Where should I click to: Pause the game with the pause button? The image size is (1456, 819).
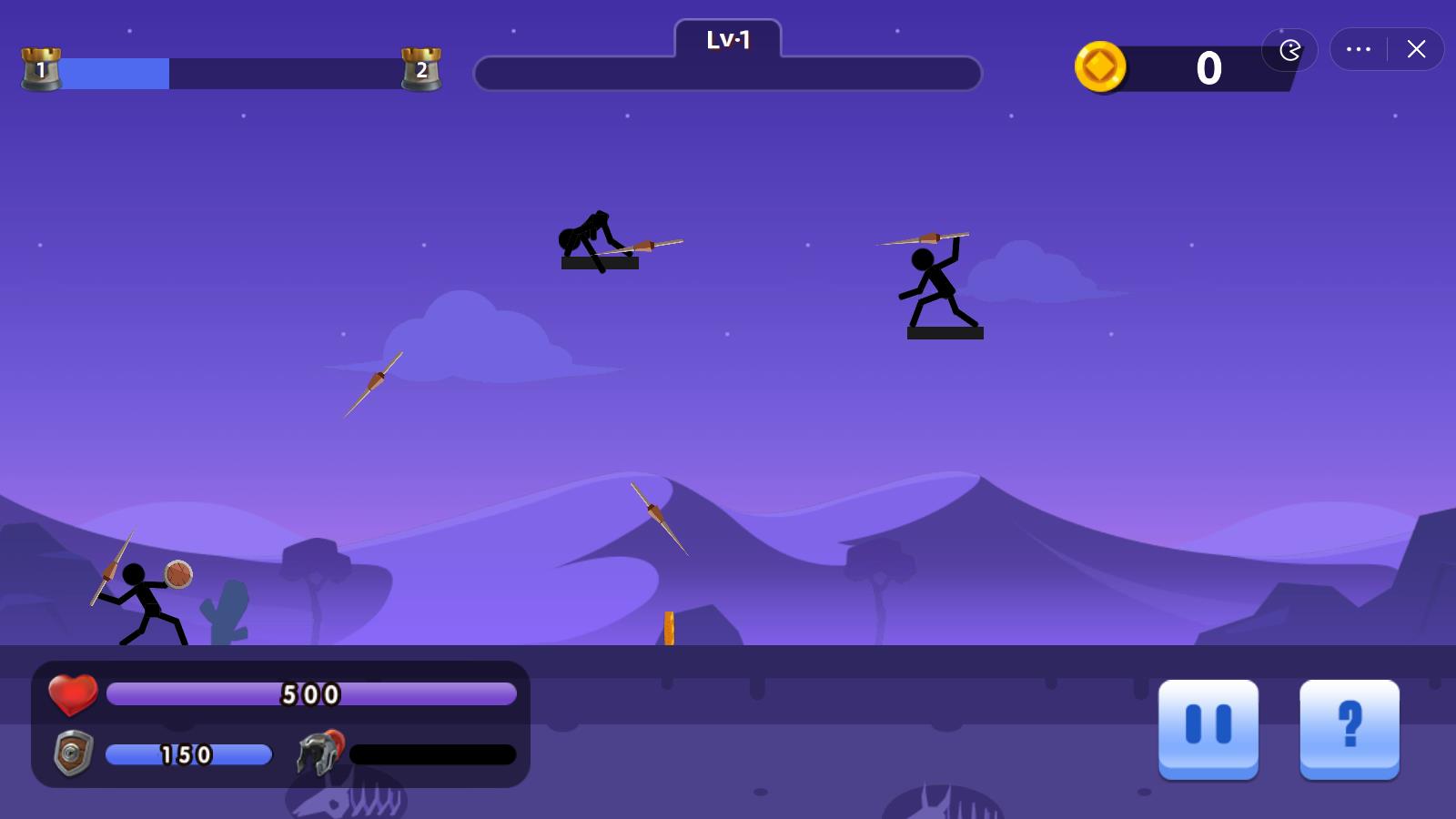point(1208,726)
